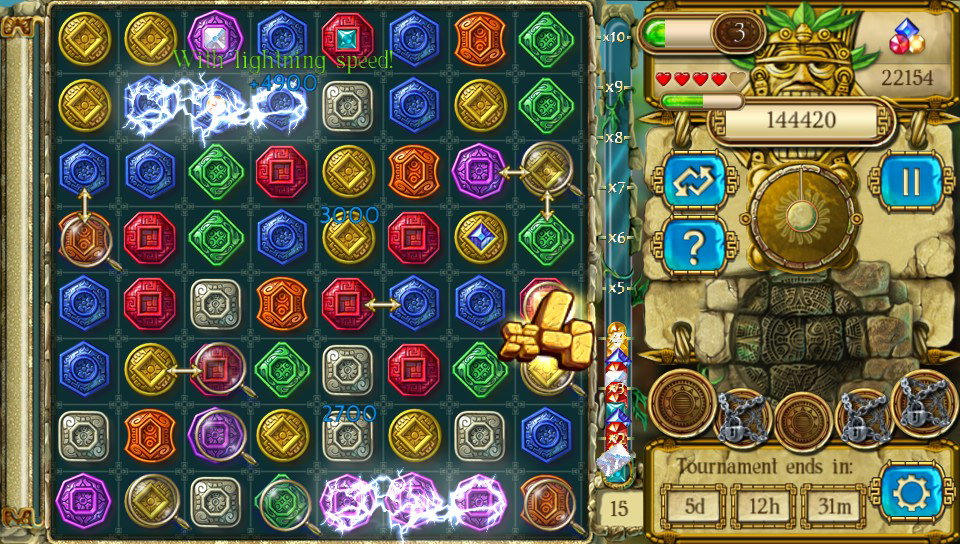Screen dimensions: 960x544
Task: Open settings via the gear button
Action: [908, 493]
